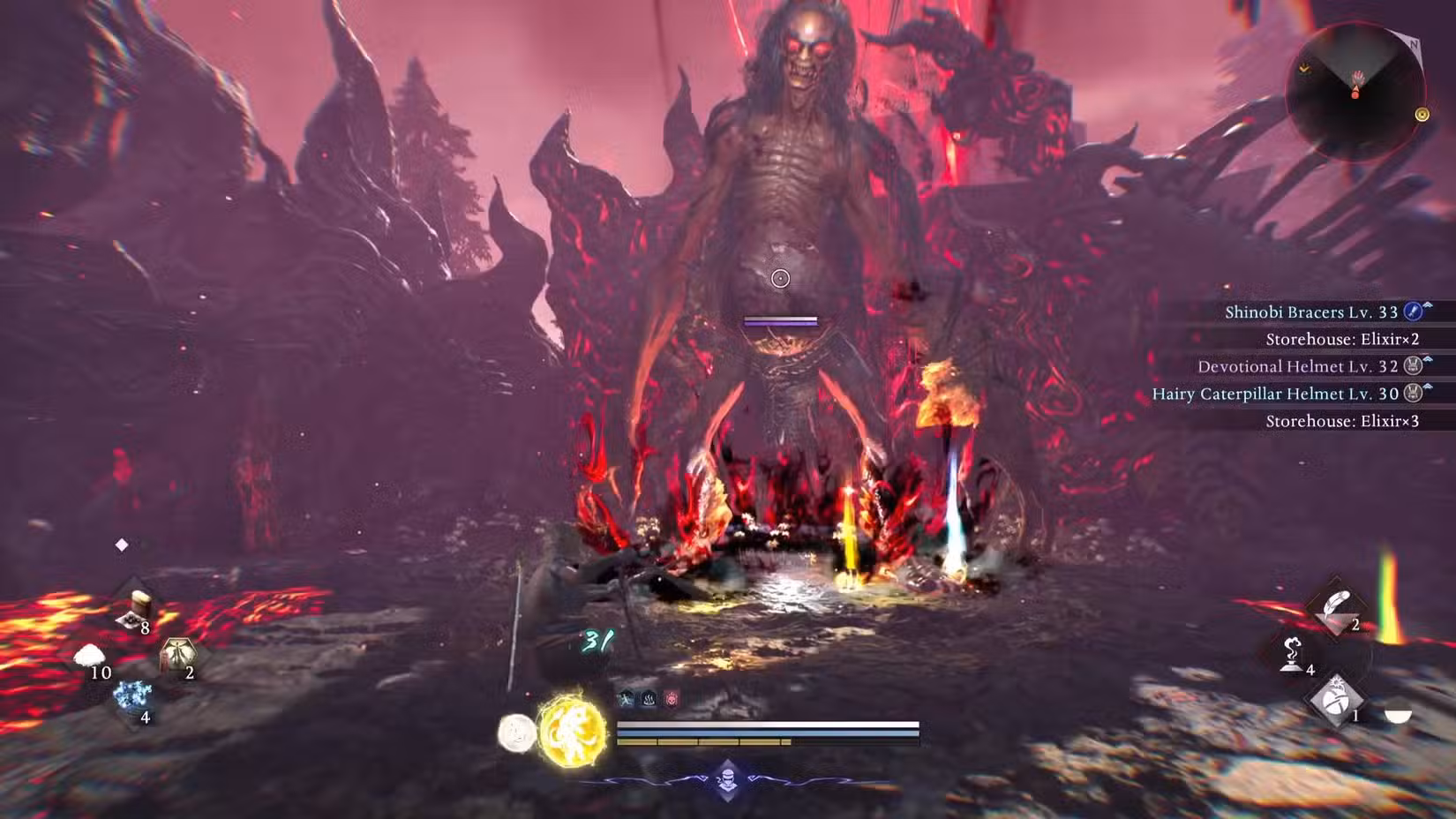Click the yokai shift emblem at bottom center
The image size is (1456, 819).
point(726,780)
